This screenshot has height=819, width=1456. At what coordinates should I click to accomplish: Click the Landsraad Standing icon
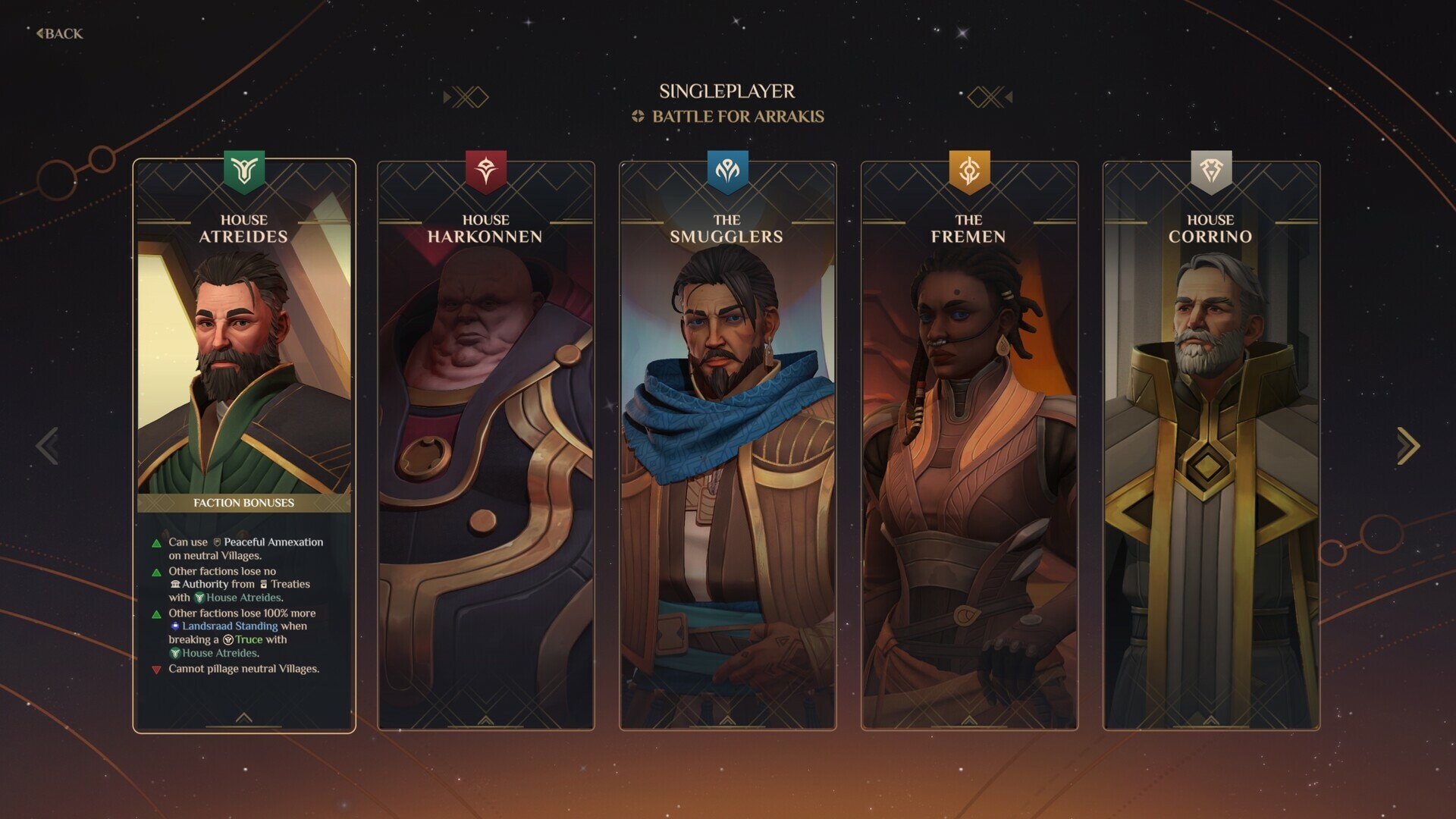(x=175, y=626)
